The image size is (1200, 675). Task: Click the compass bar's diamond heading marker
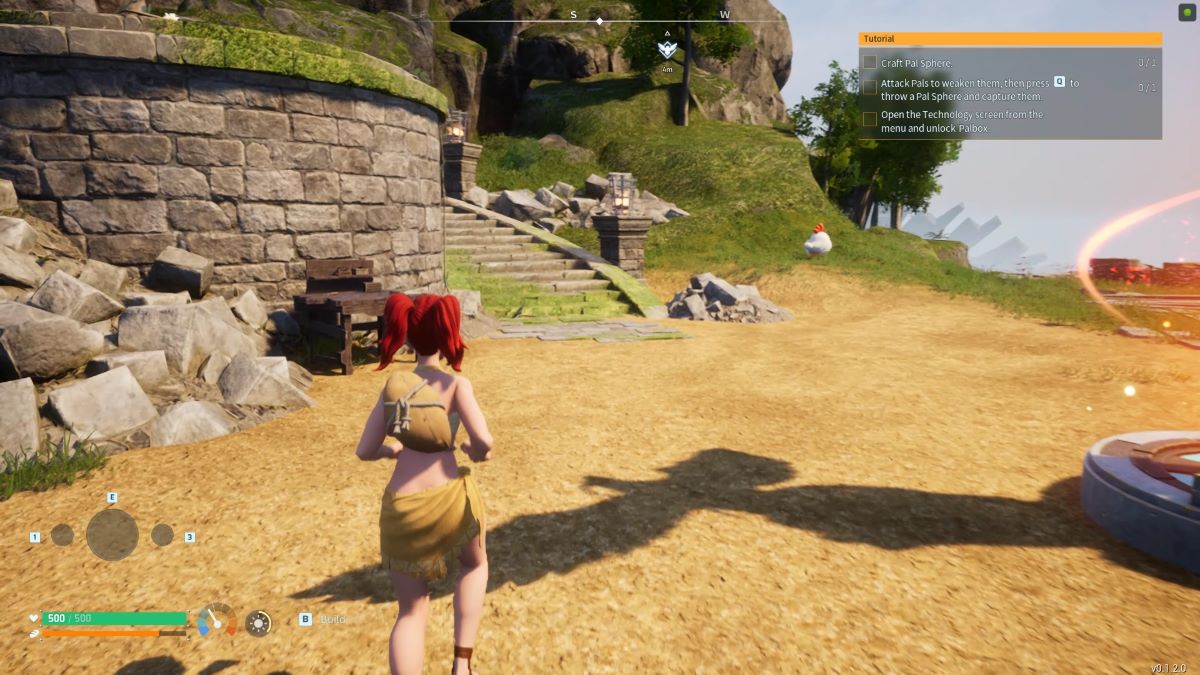(x=599, y=21)
